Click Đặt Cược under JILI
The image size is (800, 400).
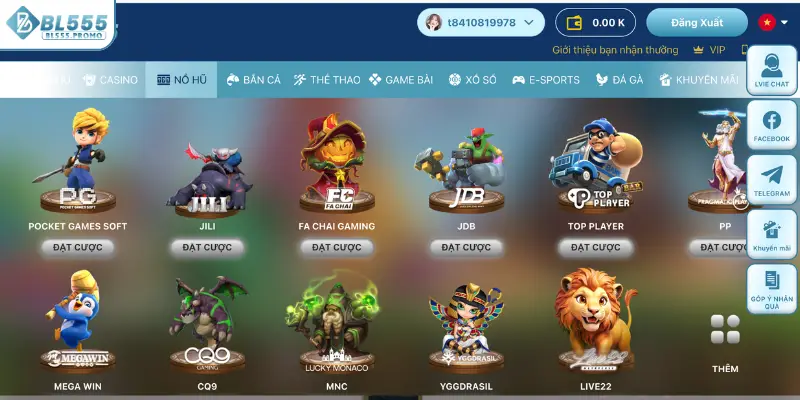(x=207, y=247)
